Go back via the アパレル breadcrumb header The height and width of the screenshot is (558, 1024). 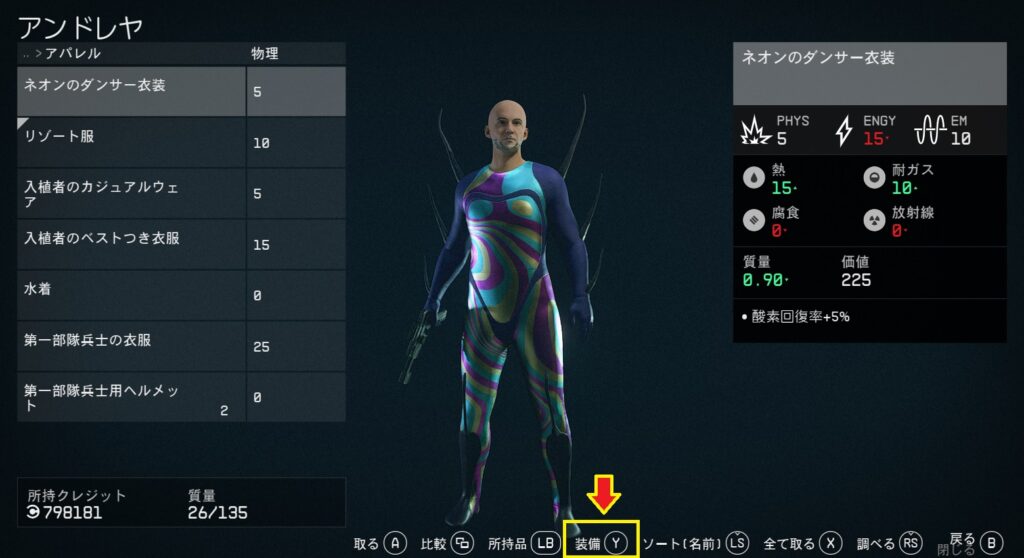pos(68,53)
